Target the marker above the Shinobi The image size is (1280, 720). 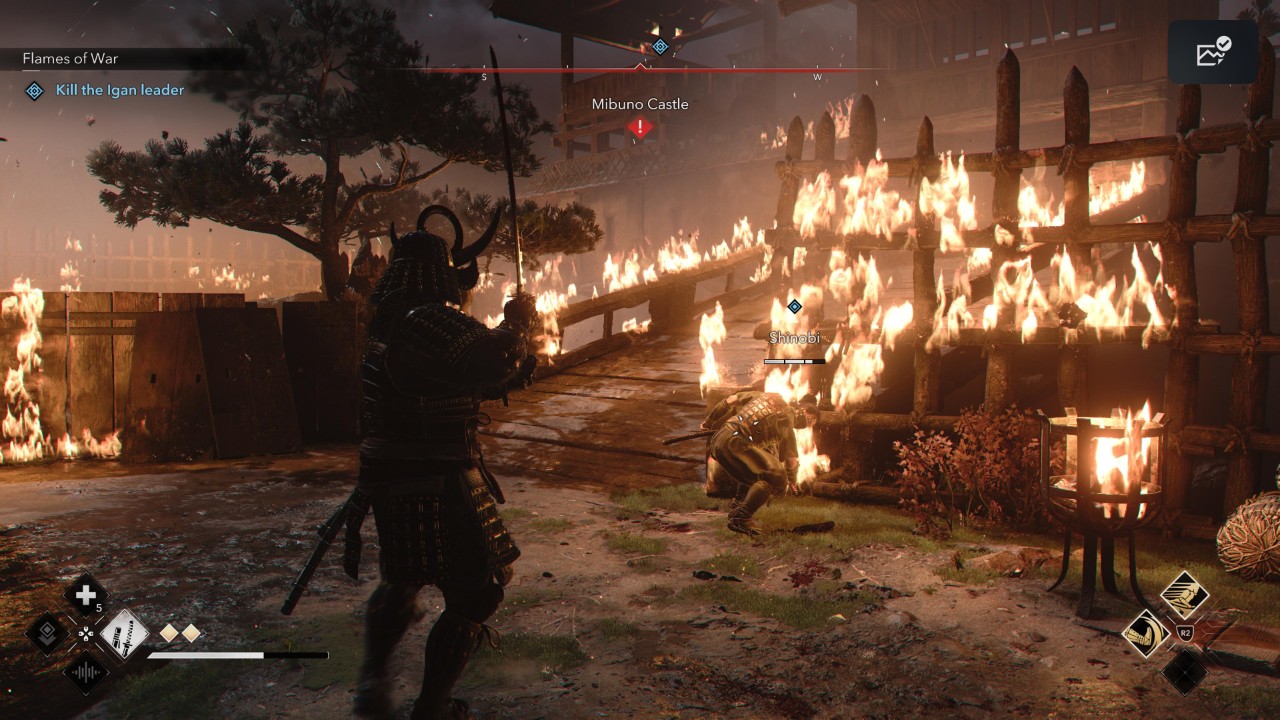pos(794,306)
